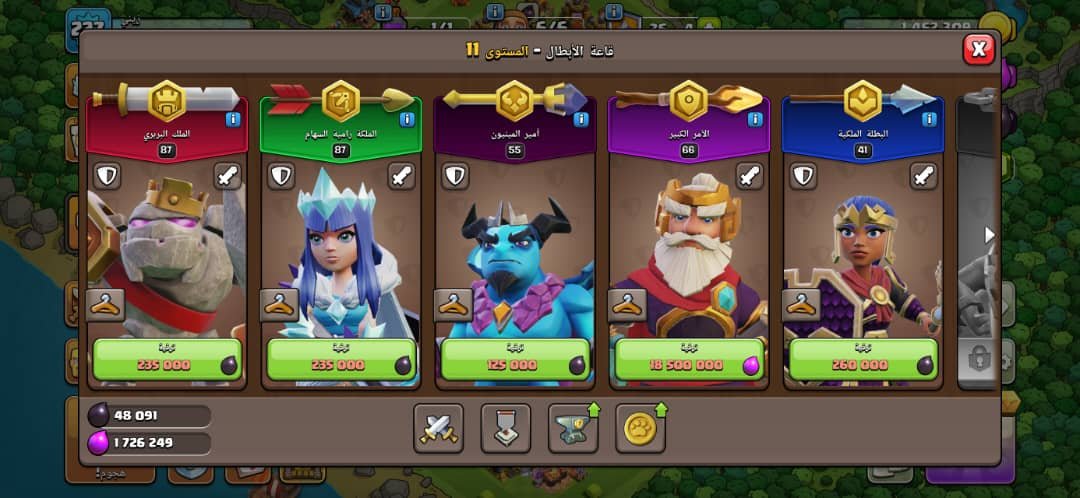1080x498 pixels.
Task: Upgrade the Barbarian King for 235 000
Action: 166,360
